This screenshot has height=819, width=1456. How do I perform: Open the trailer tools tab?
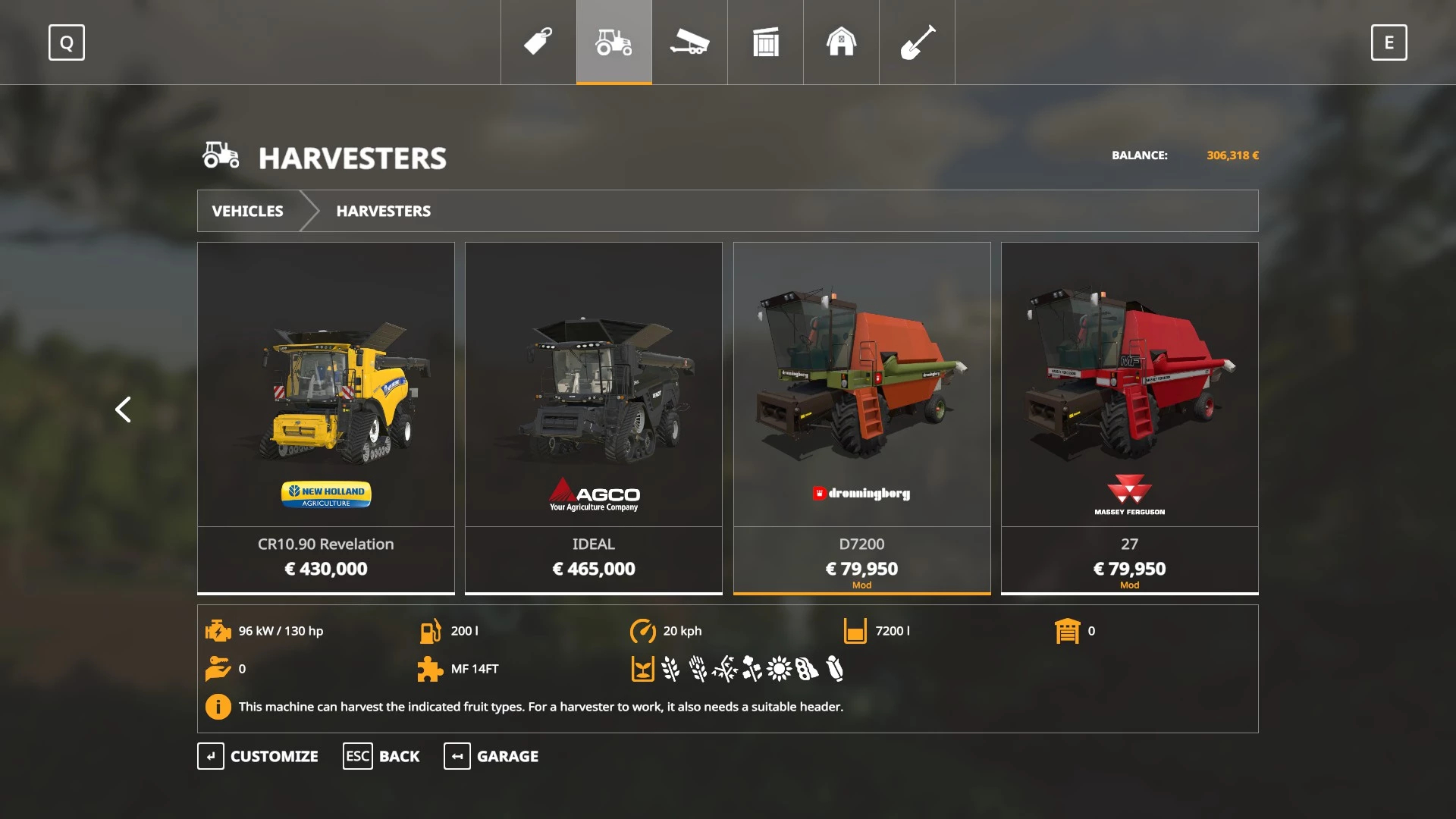689,42
